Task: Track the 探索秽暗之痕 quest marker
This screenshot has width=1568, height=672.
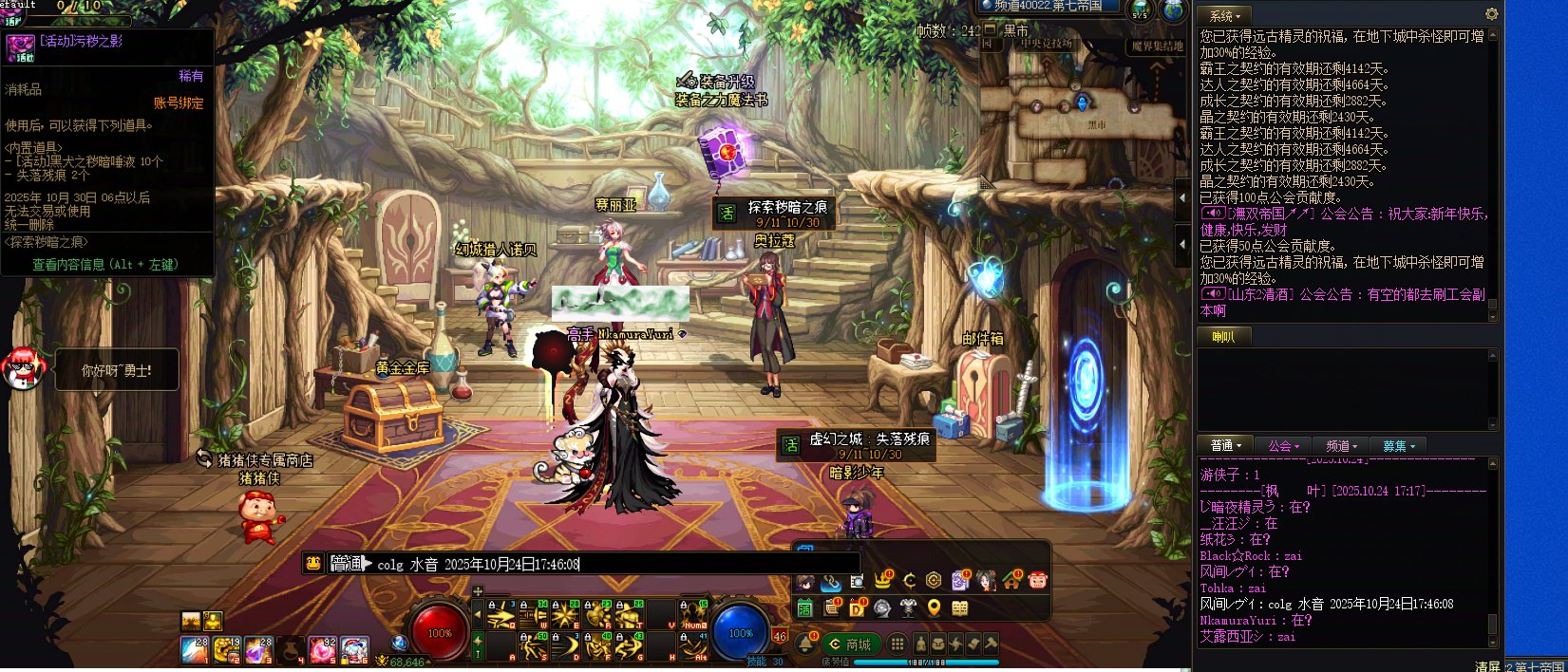Action: (776, 213)
